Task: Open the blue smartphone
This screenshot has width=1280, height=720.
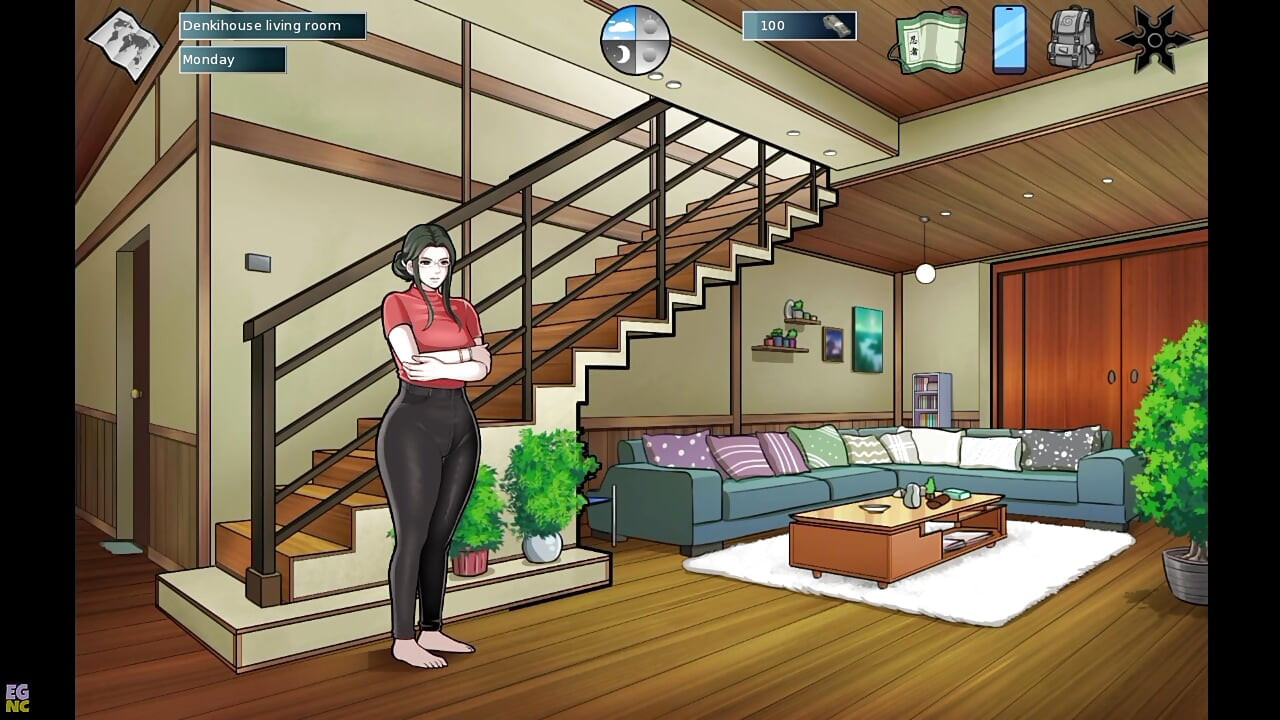Action: click(1009, 40)
